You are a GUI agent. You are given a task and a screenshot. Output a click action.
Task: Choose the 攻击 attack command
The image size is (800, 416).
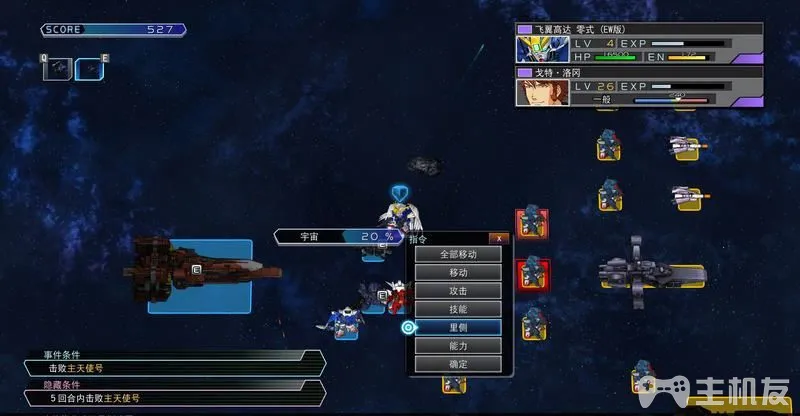click(x=458, y=290)
